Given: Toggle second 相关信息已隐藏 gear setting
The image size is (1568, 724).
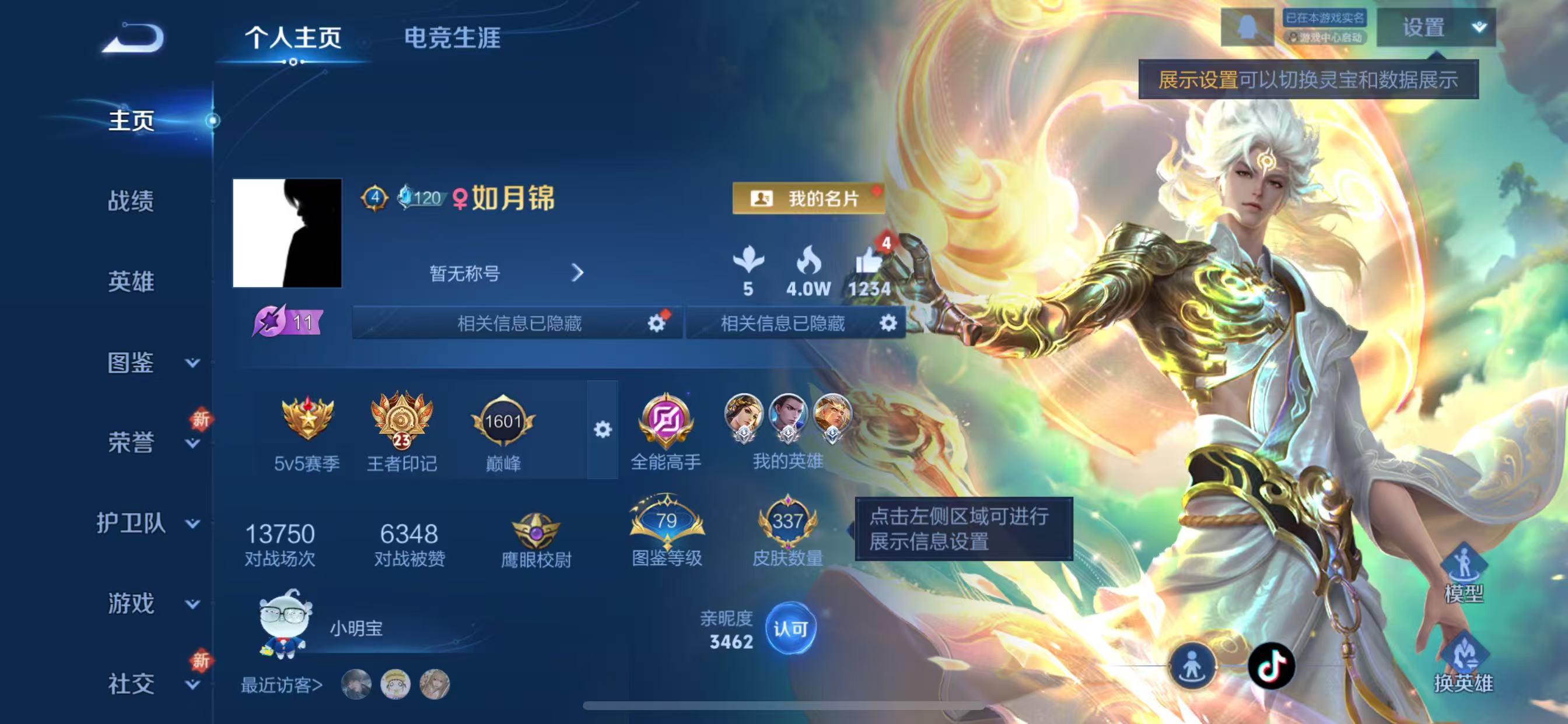Looking at the screenshot, I should (x=888, y=324).
